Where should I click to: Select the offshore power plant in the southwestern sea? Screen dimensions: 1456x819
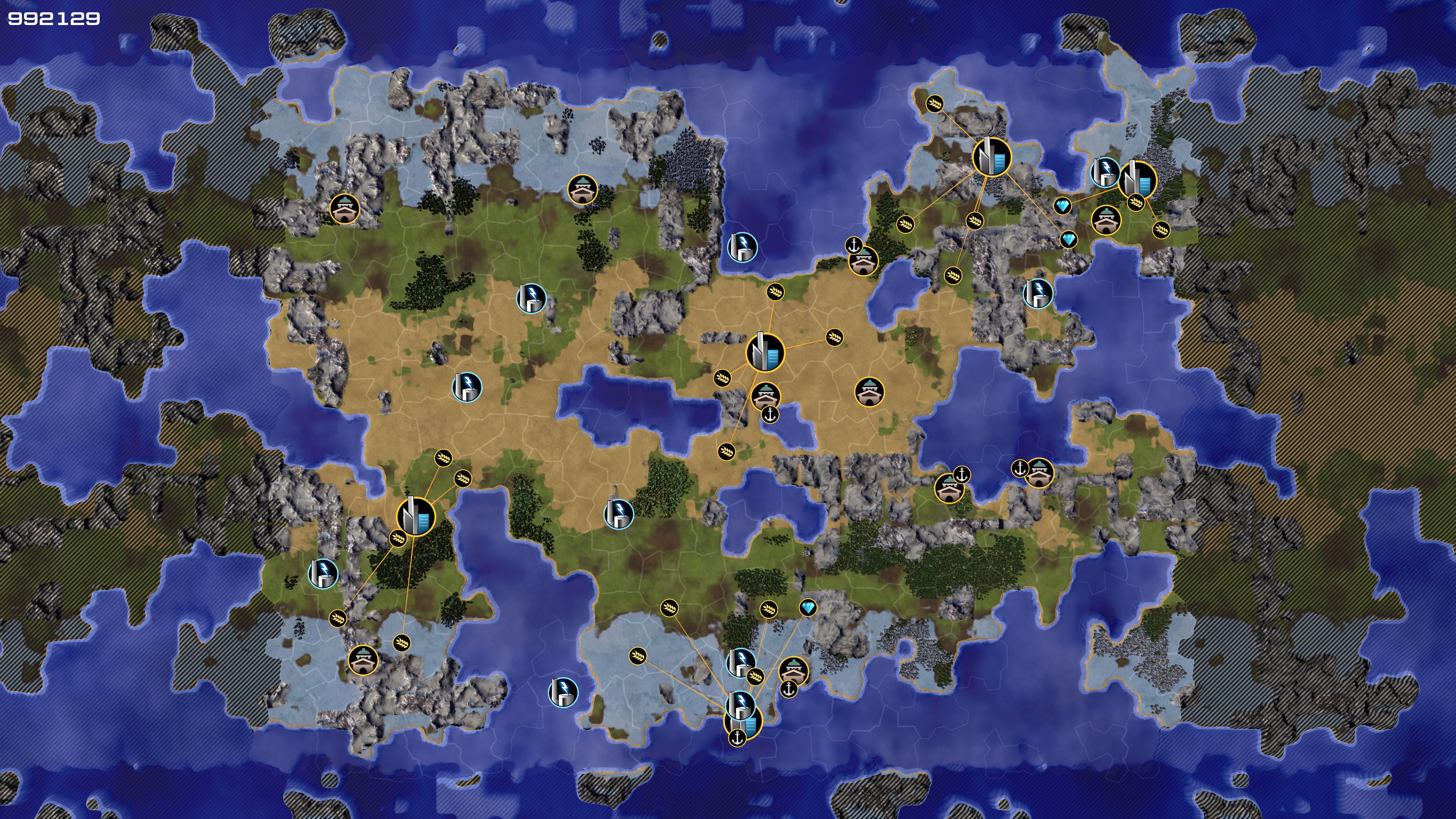tap(563, 692)
